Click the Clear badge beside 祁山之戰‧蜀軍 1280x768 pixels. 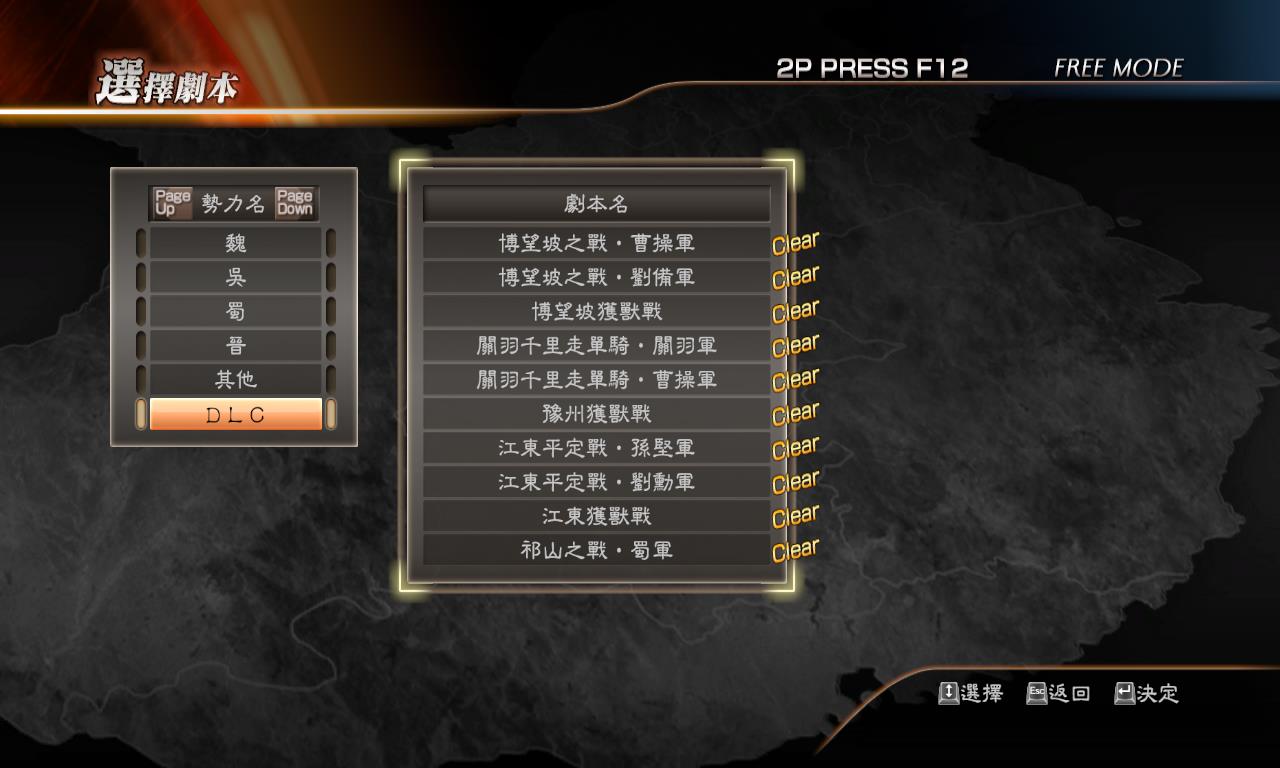[x=795, y=548]
